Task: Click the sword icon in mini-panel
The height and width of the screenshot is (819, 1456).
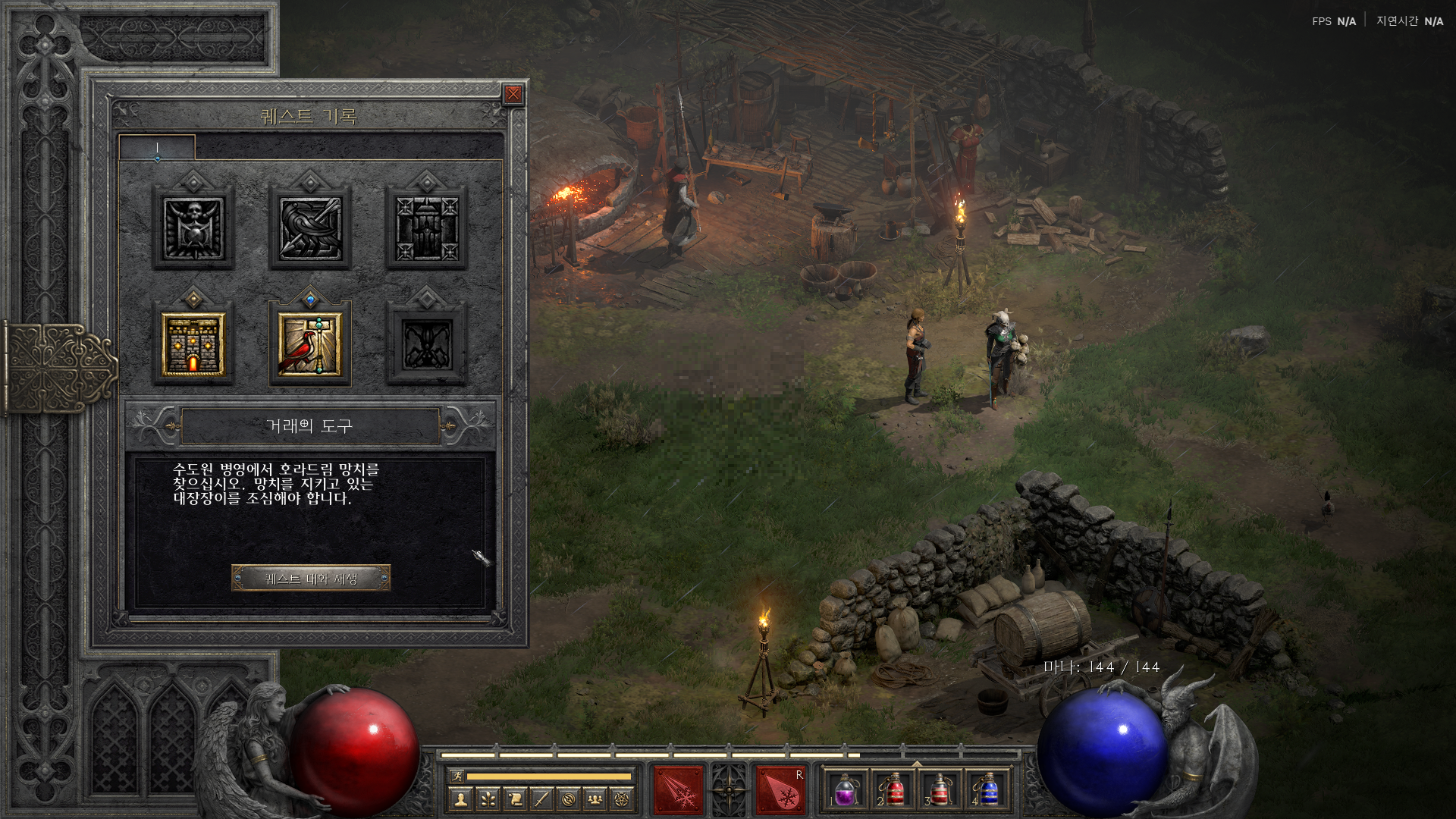Action: coord(541,799)
